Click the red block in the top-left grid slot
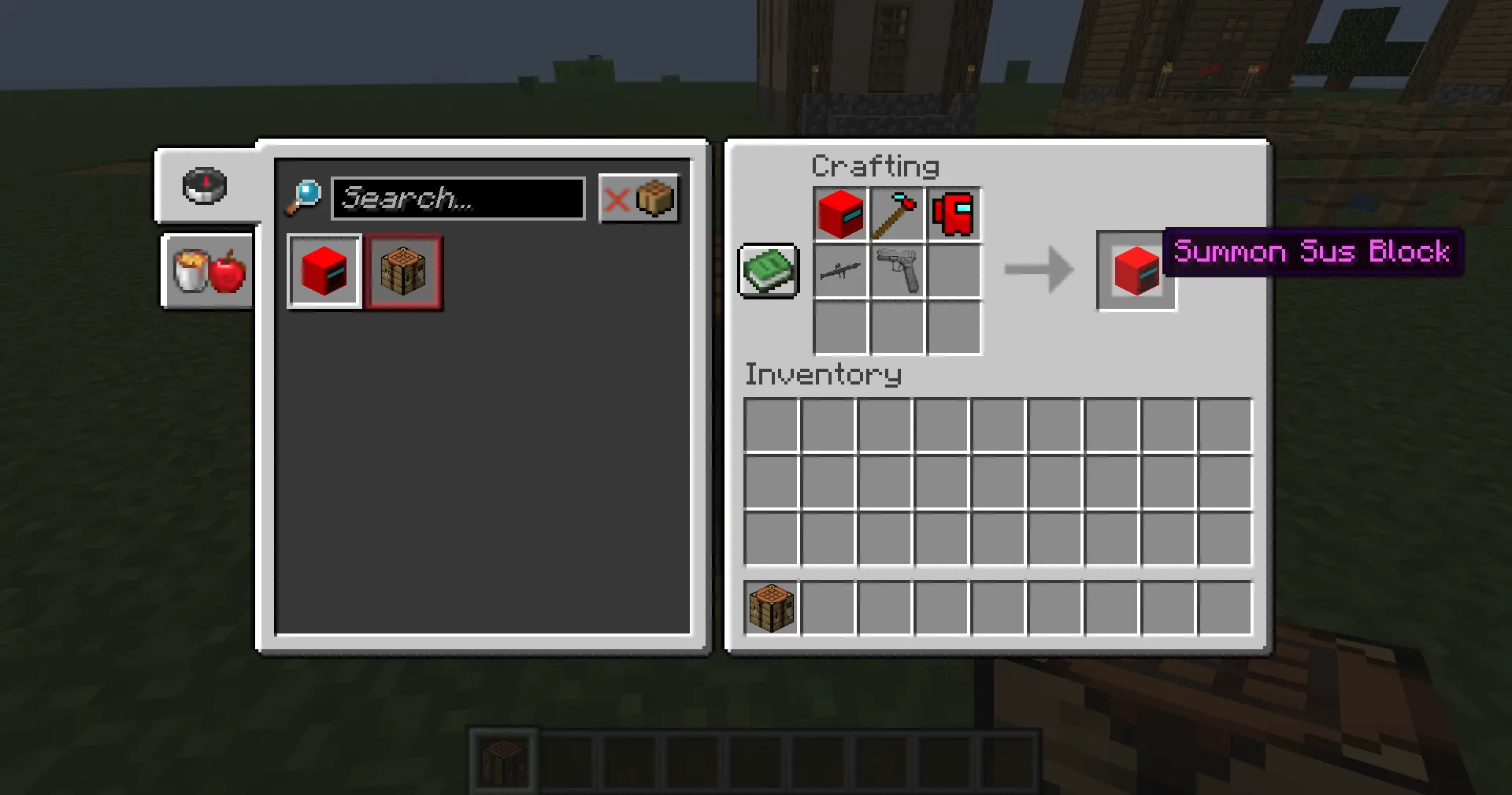The image size is (1512, 795). pyautogui.click(x=839, y=213)
